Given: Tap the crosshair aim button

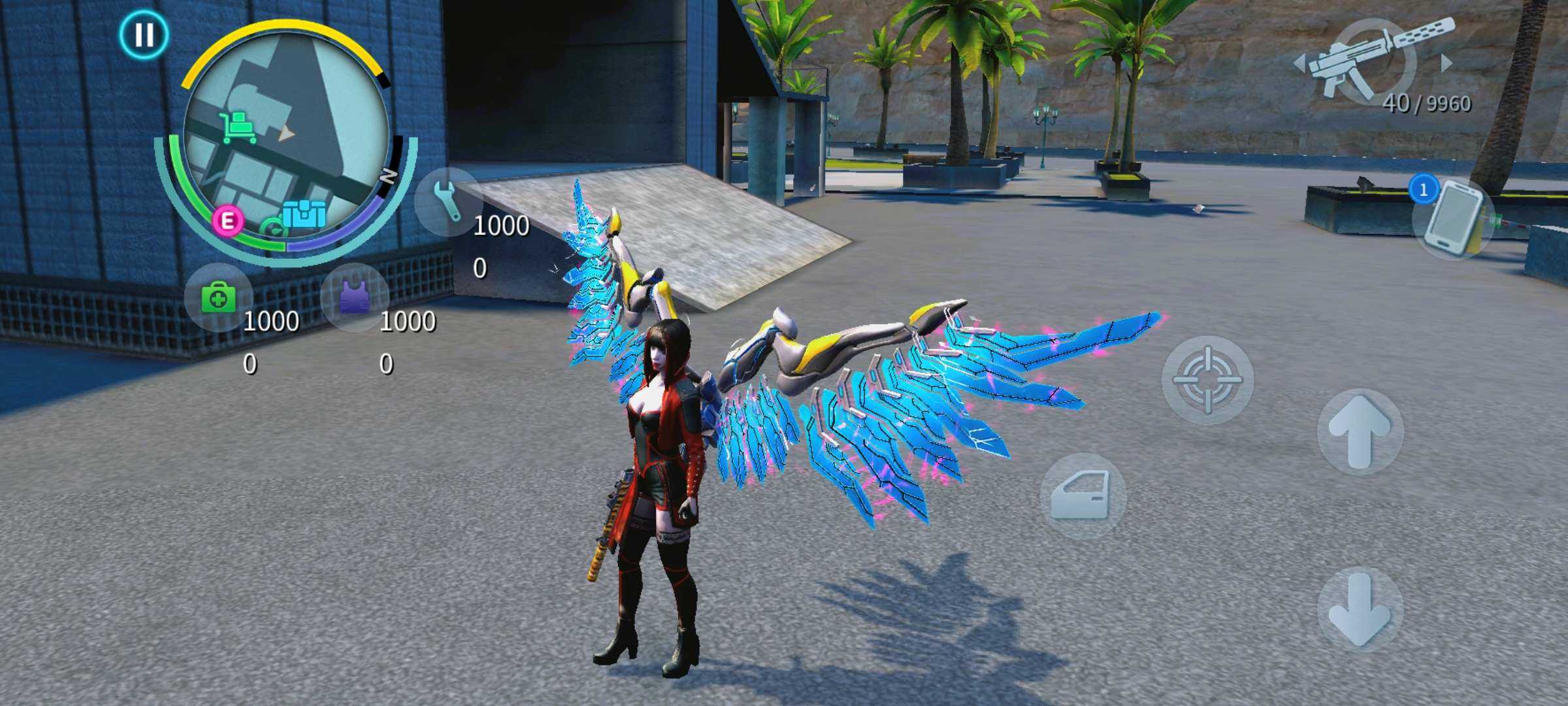Looking at the screenshot, I should pos(1207,380).
